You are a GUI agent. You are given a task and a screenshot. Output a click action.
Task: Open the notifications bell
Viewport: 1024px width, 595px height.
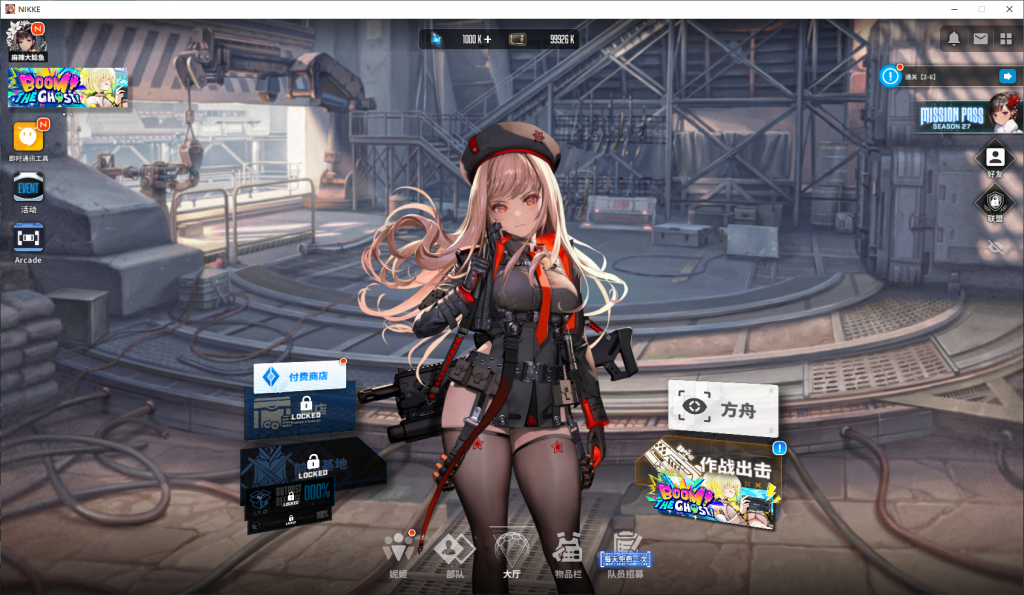click(954, 39)
